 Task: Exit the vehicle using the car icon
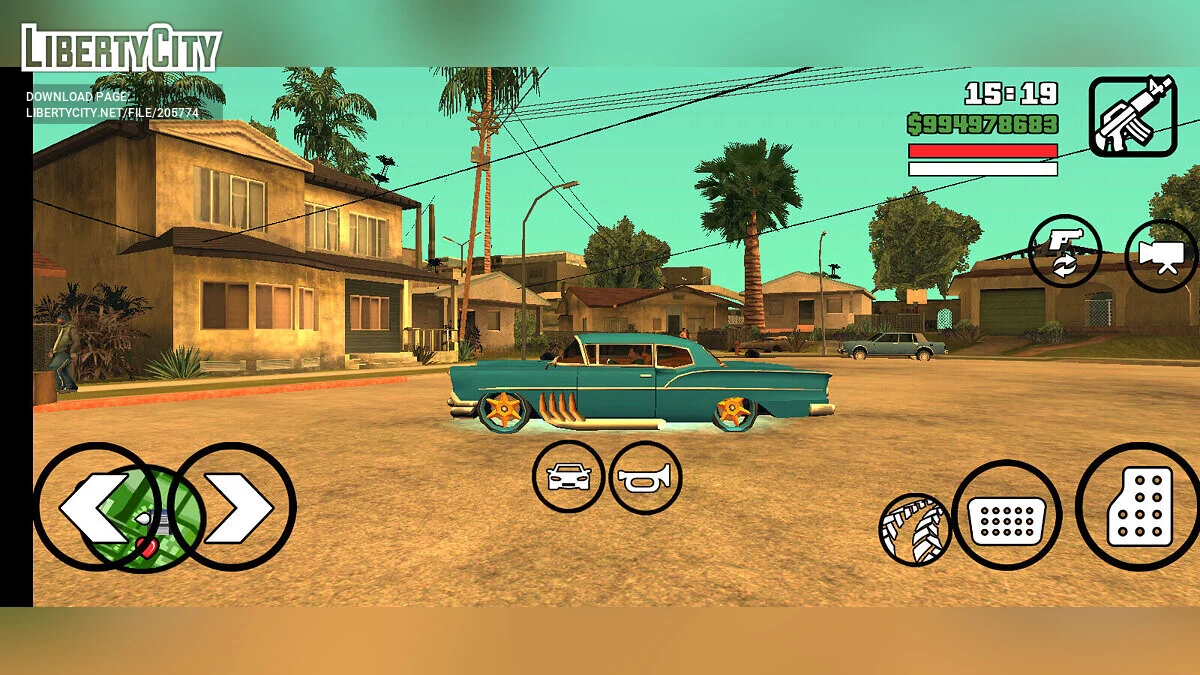(x=568, y=477)
